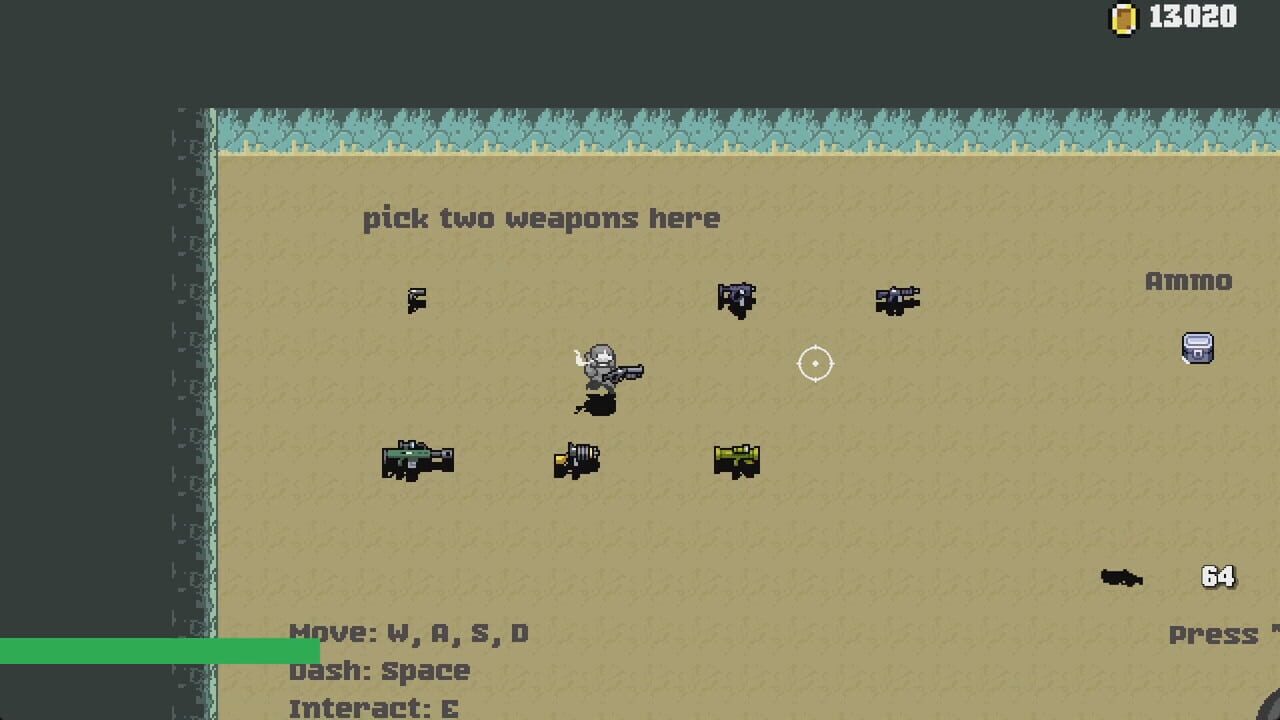This screenshot has width=1280, height=720.
Task: Select the small pistol weapon
Action: 417,298
